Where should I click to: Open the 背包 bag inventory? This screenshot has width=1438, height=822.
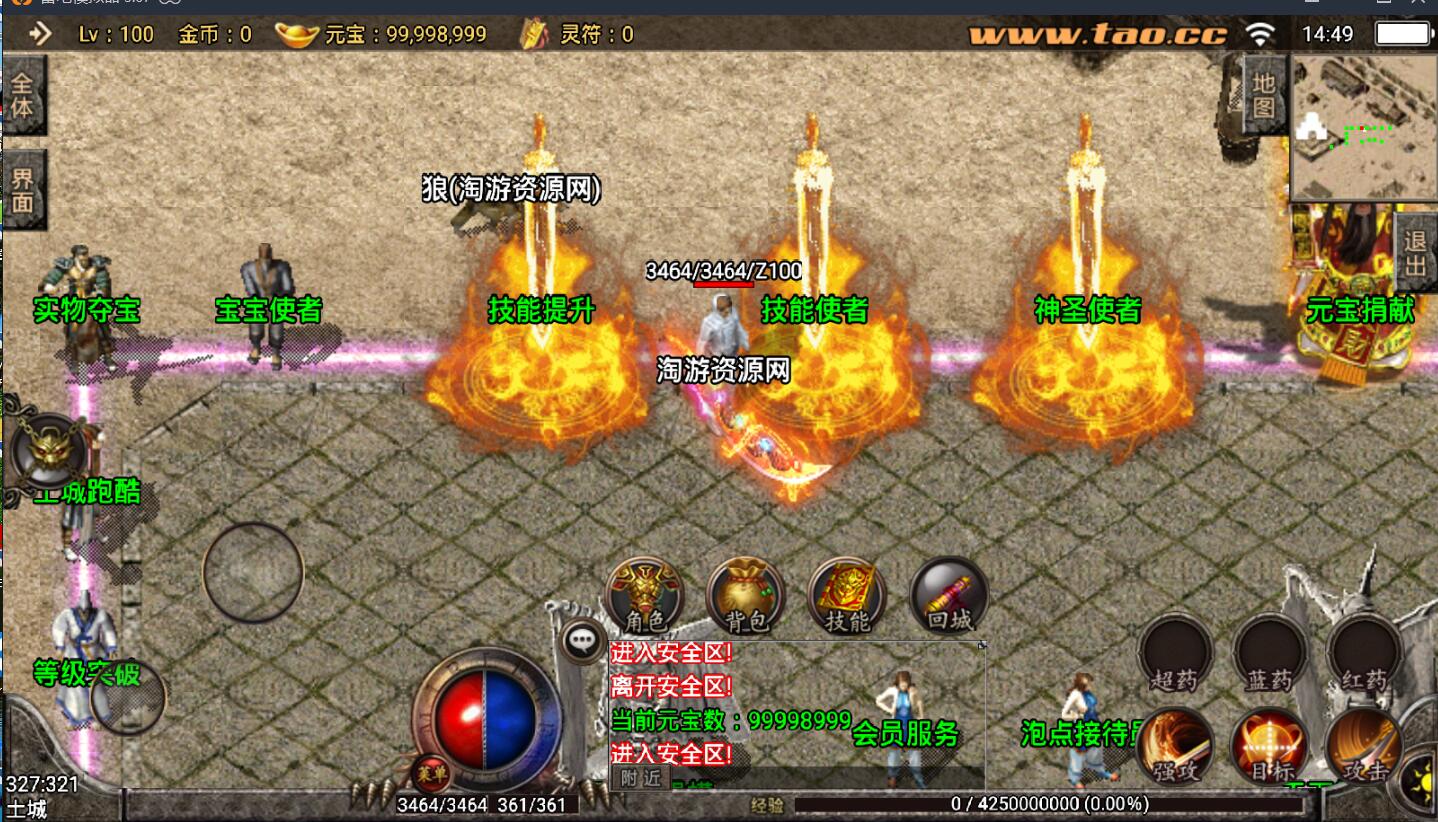747,596
